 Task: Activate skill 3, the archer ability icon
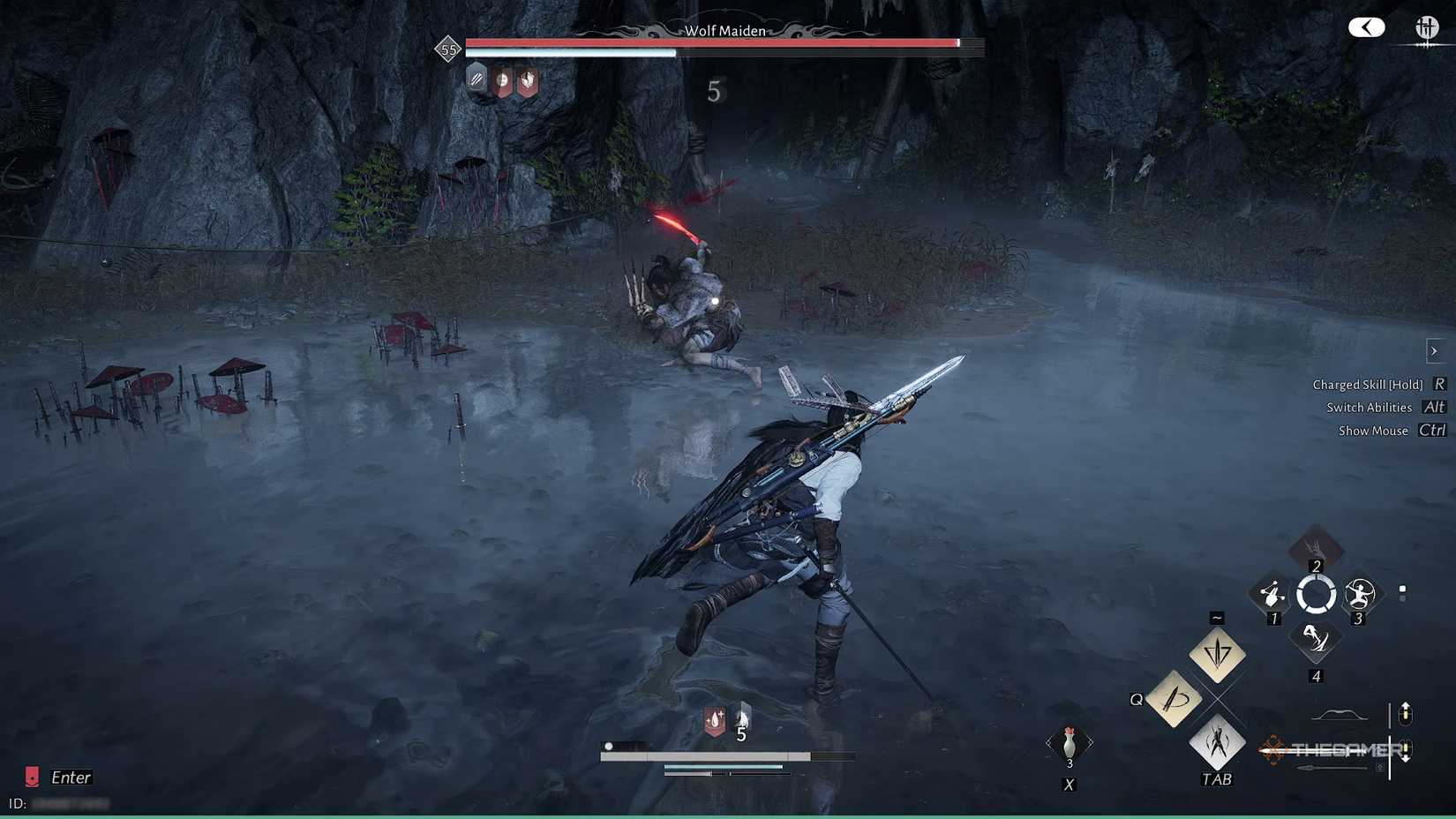[x=1361, y=595]
